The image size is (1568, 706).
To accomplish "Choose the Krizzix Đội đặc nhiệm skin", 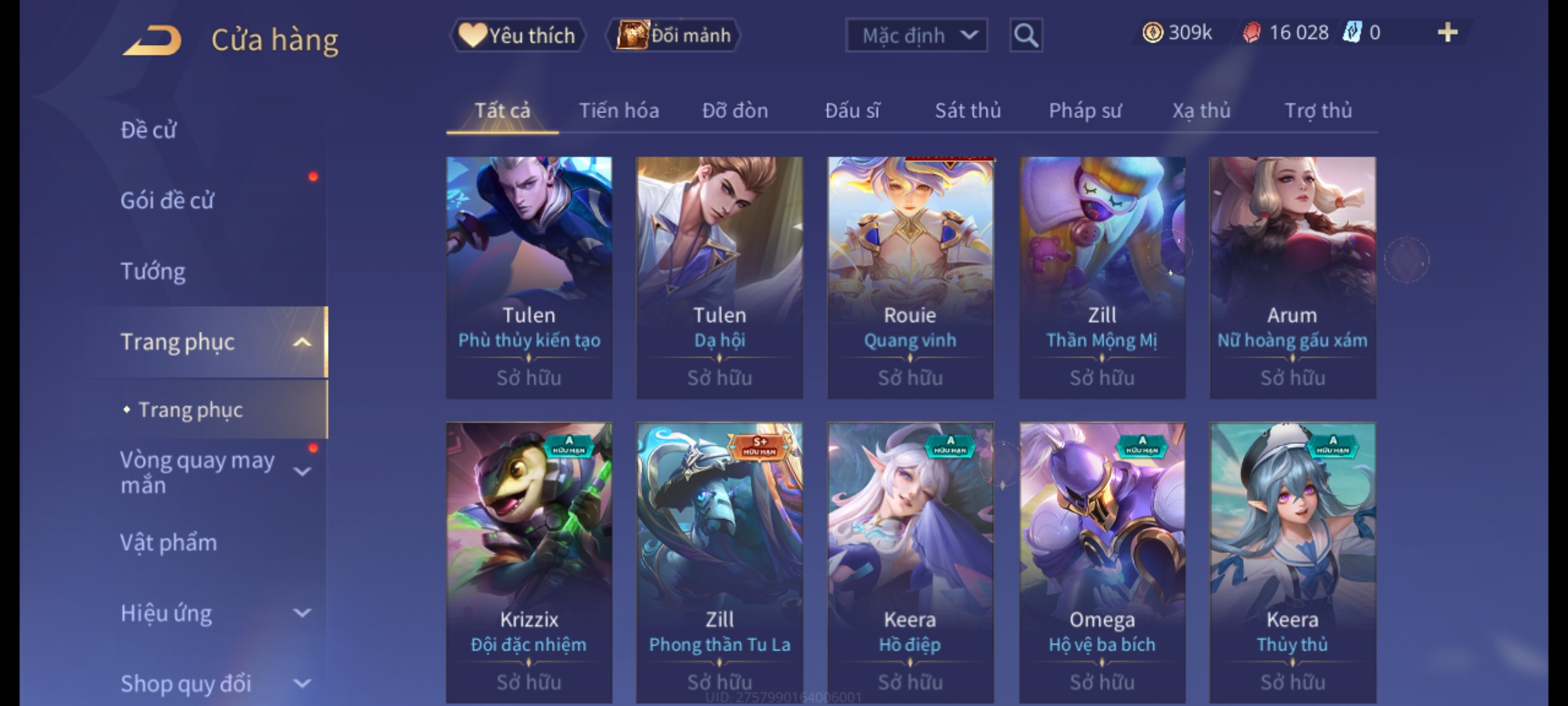I will point(529,562).
